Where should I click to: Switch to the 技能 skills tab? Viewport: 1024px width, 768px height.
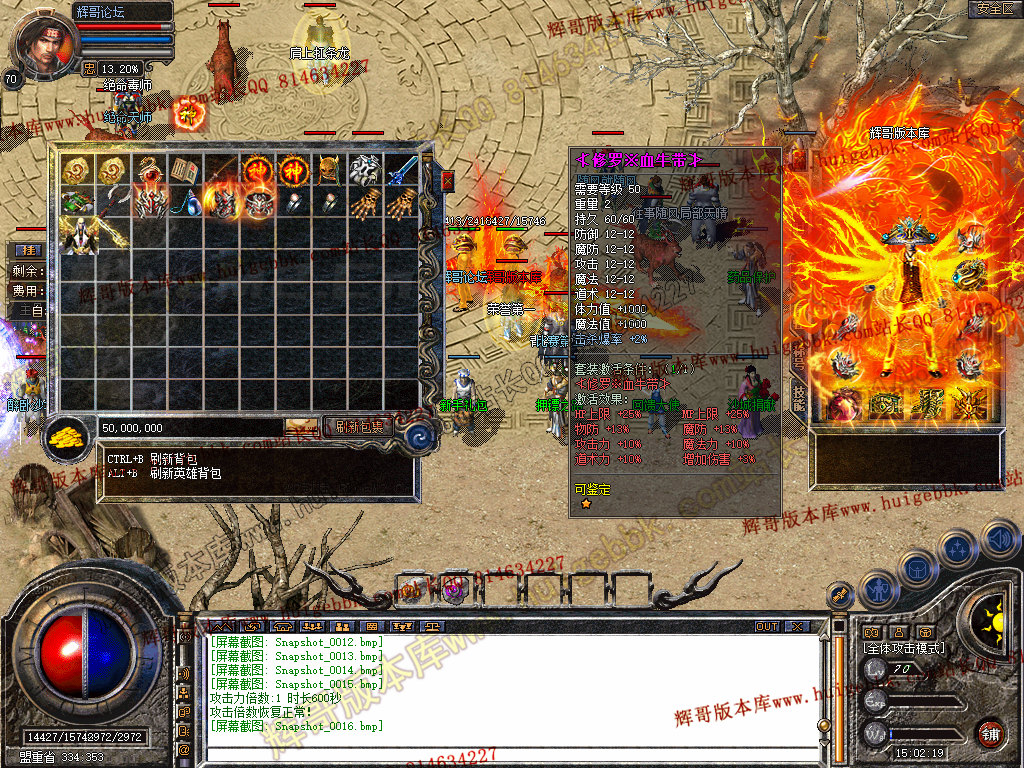798,392
